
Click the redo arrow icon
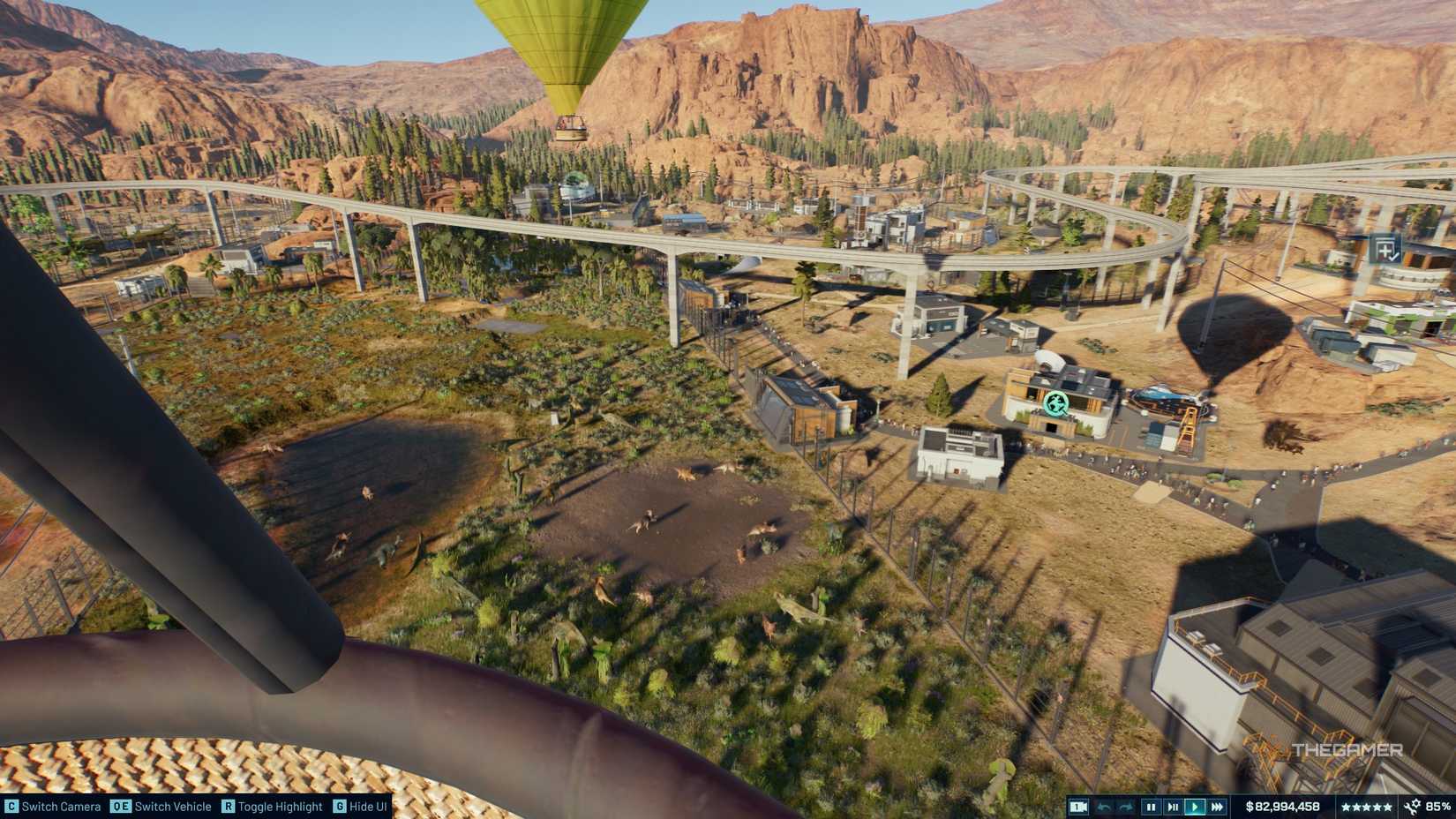[1127, 806]
